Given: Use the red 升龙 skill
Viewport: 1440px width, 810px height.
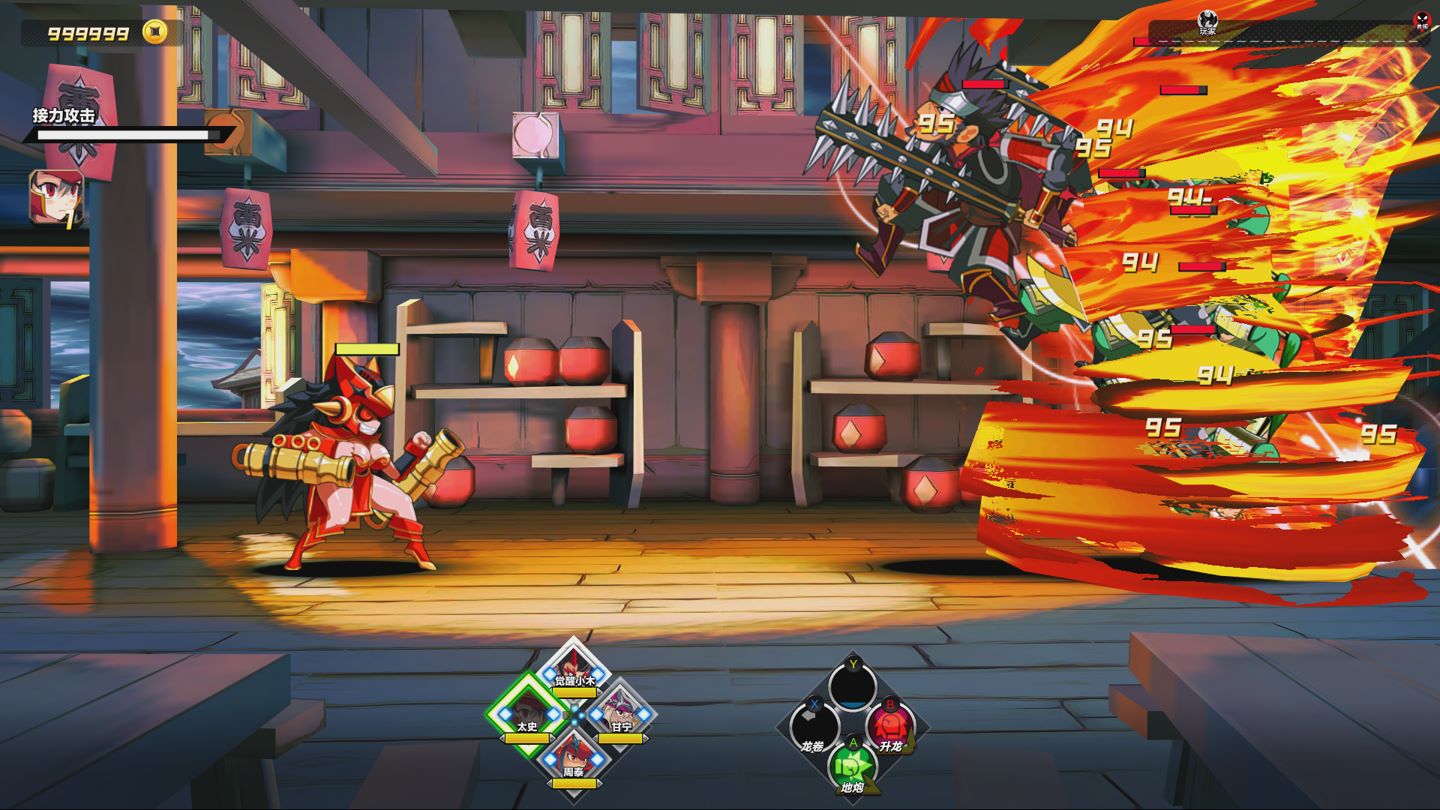Looking at the screenshot, I should pos(890,725).
